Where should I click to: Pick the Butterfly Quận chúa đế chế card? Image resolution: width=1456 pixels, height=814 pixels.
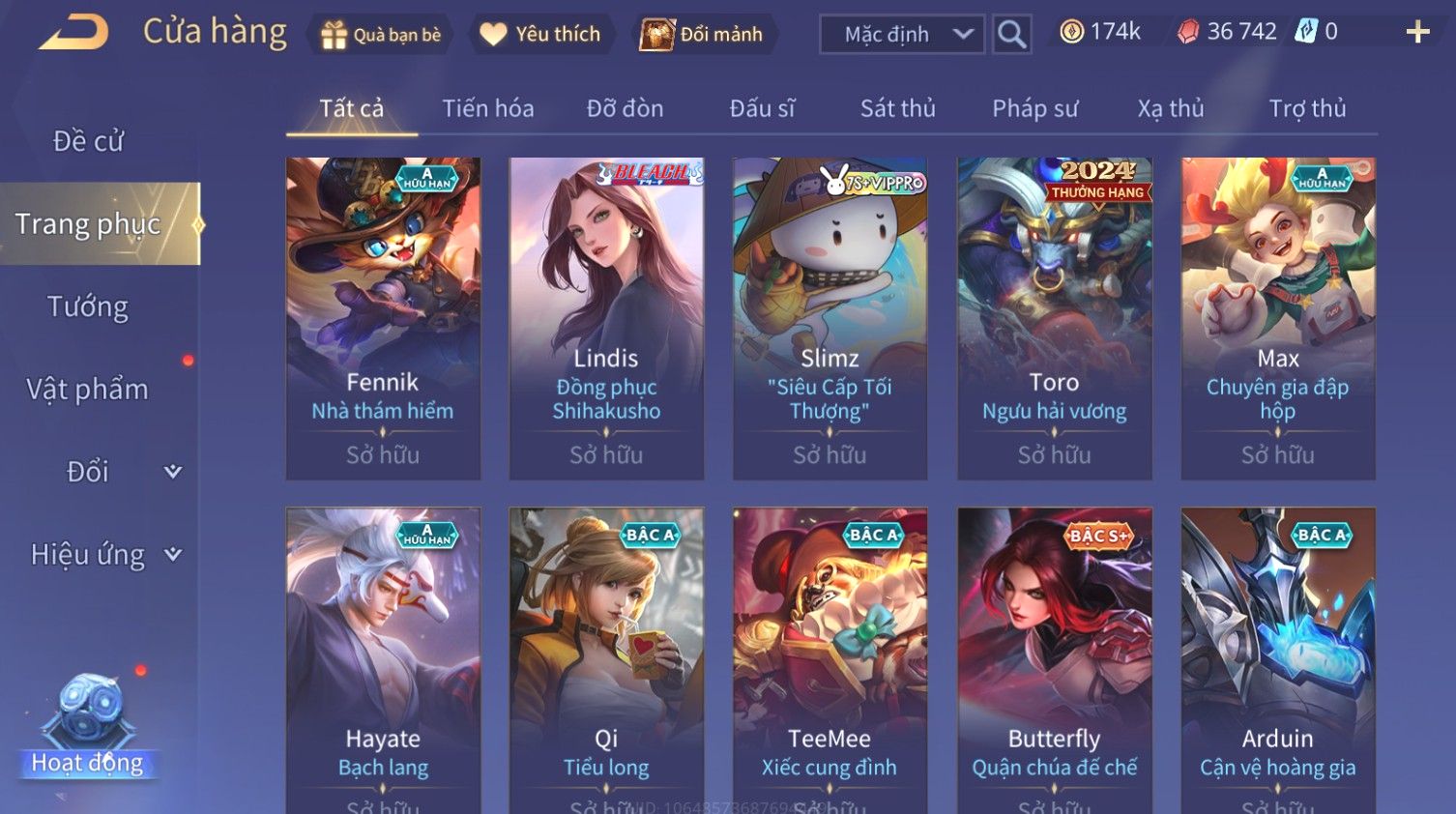(1054, 657)
